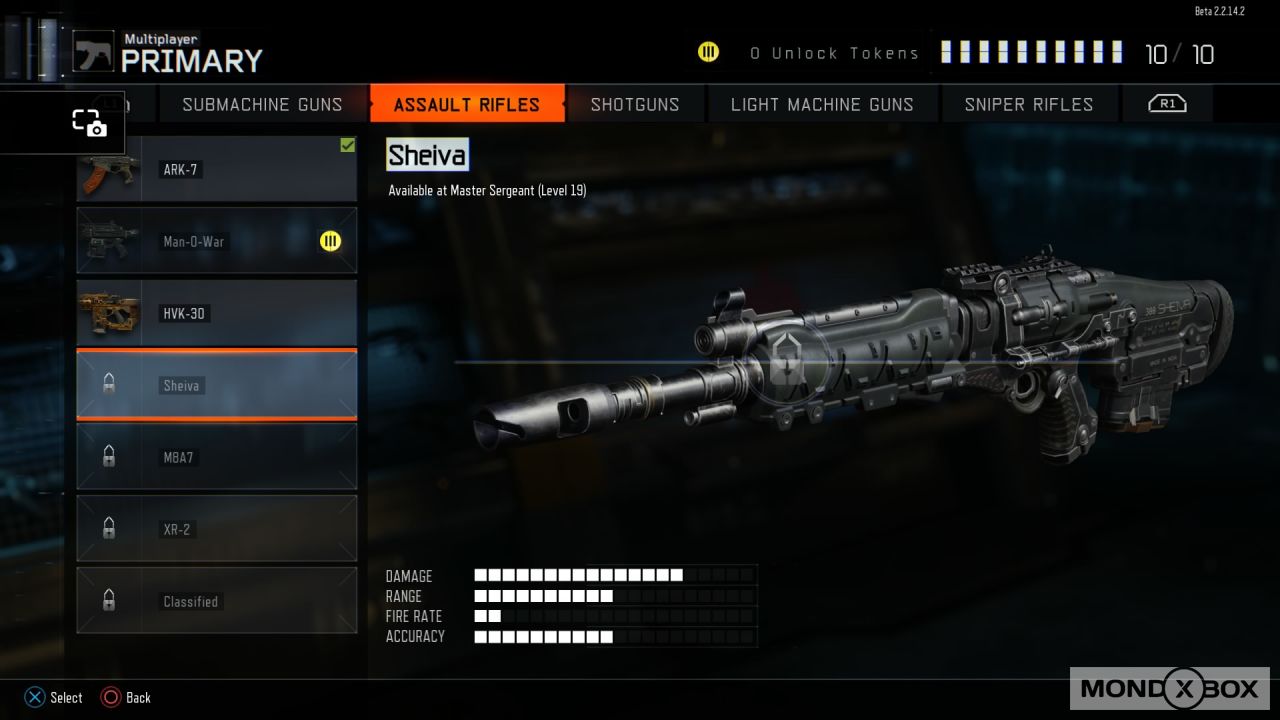Select the locked XR-2 row

point(217,529)
